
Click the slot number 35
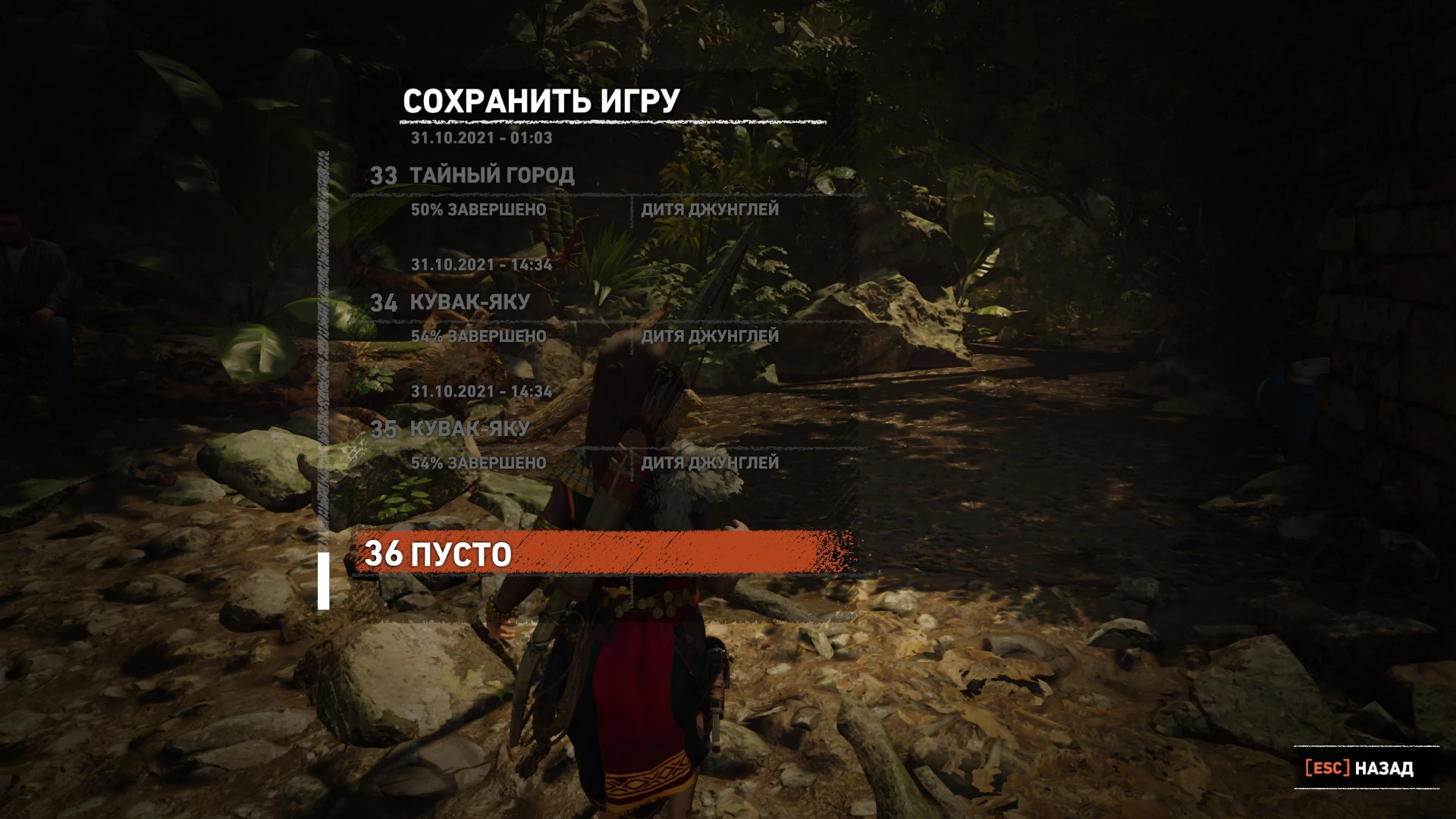[x=386, y=429]
